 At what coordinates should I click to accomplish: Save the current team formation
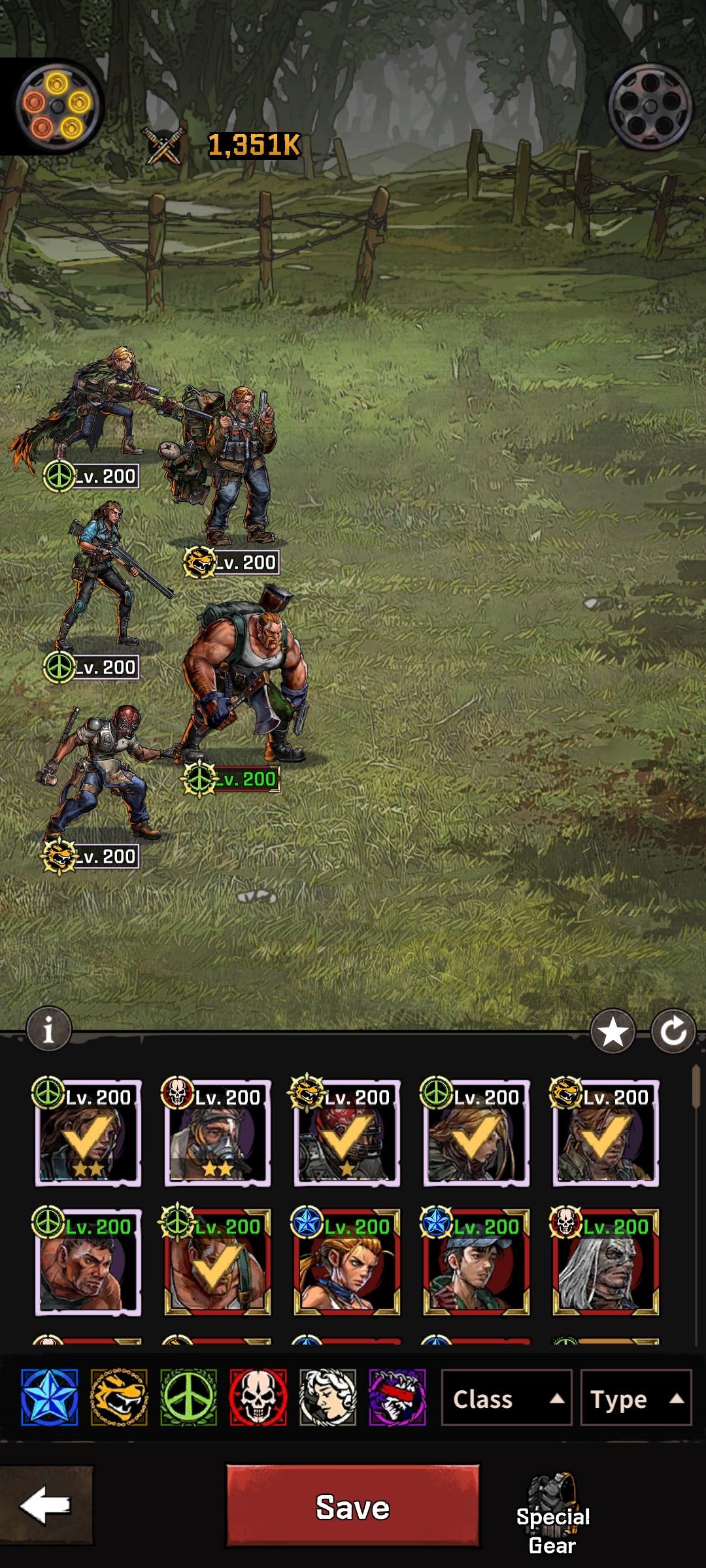point(352,1507)
